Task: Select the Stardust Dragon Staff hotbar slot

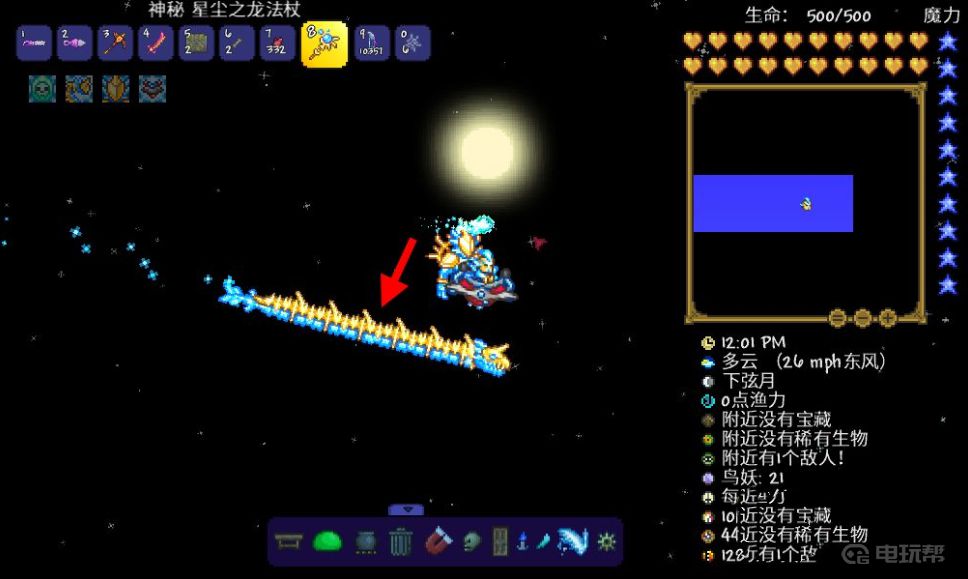Action: (x=324, y=44)
